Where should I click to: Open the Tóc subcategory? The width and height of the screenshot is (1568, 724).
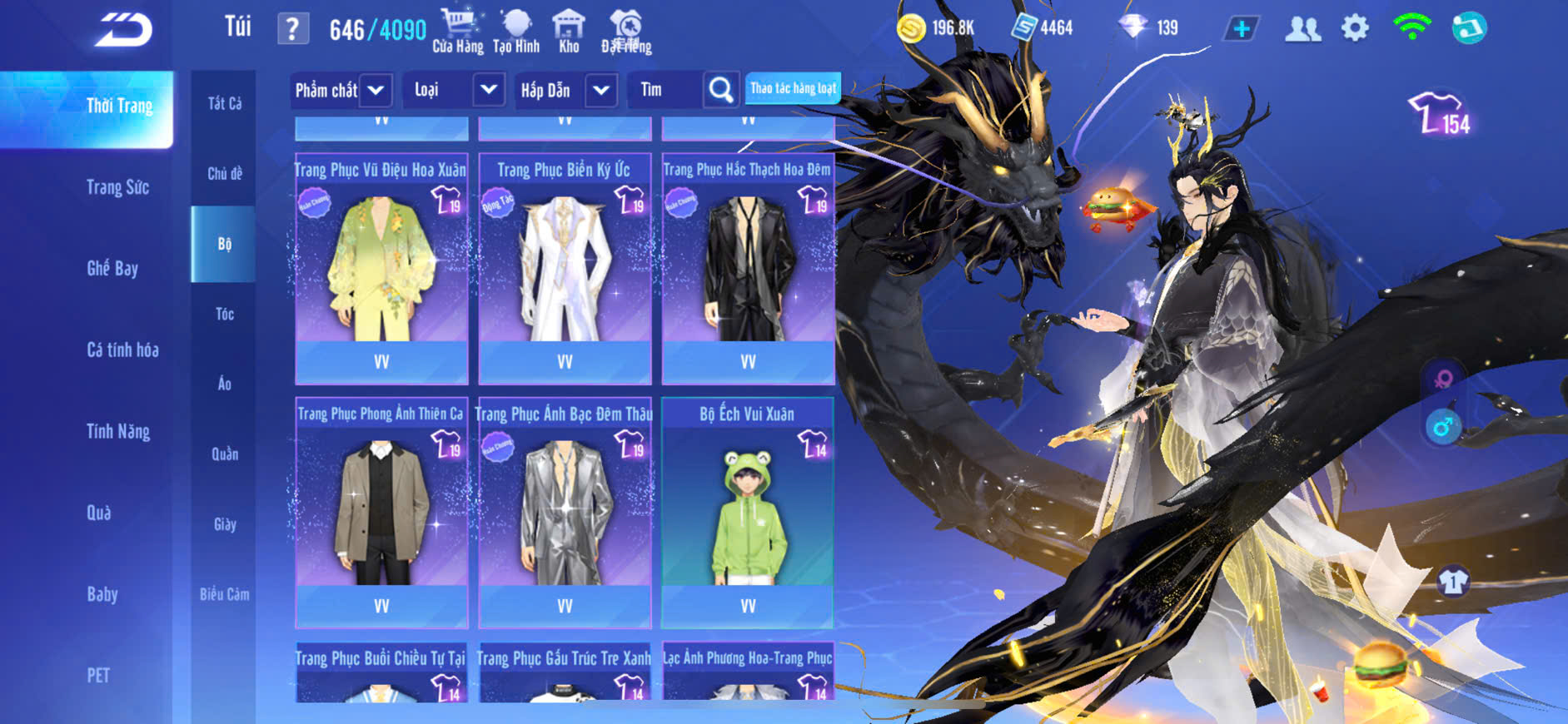(224, 314)
